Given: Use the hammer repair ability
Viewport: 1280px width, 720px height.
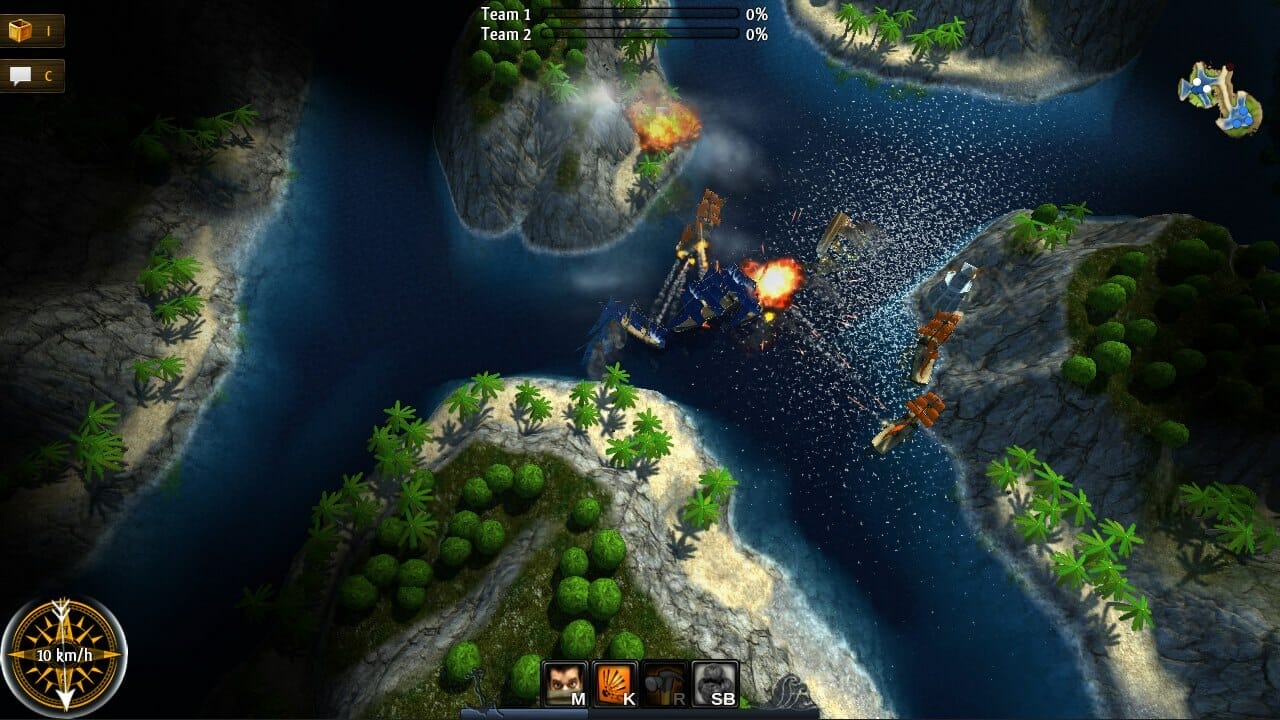Looking at the screenshot, I should tap(665, 684).
